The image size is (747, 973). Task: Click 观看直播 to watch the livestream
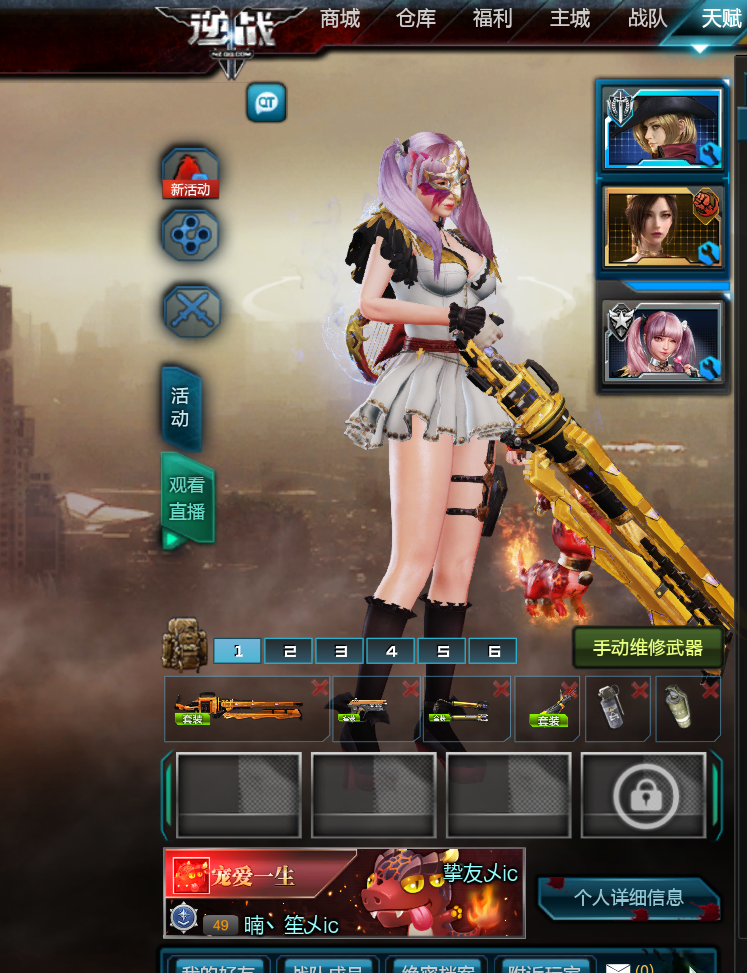point(187,499)
